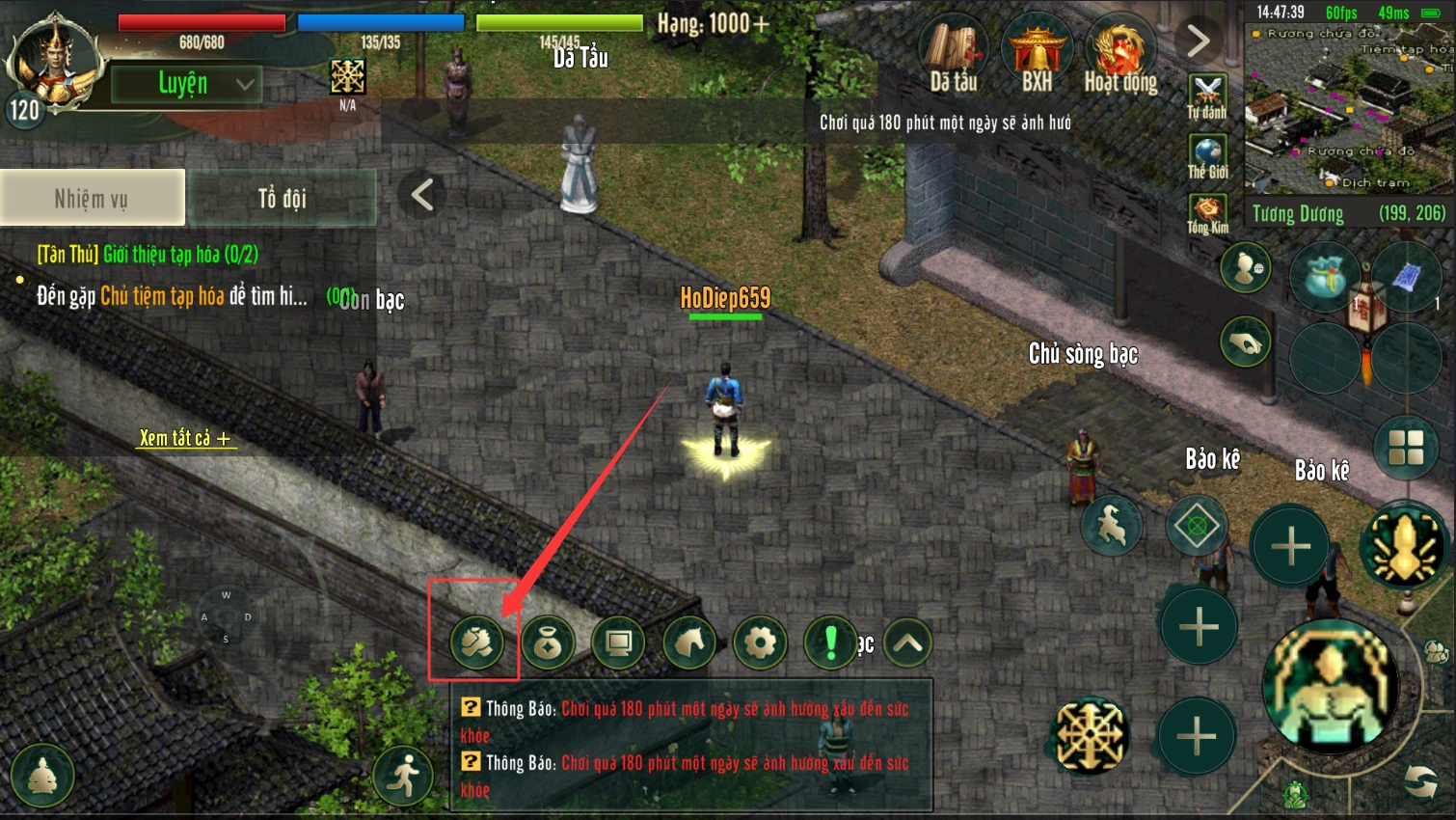Open the Luyện mode dropdown
This screenshot has height=820, width=1456.
(x=186, y=84)
